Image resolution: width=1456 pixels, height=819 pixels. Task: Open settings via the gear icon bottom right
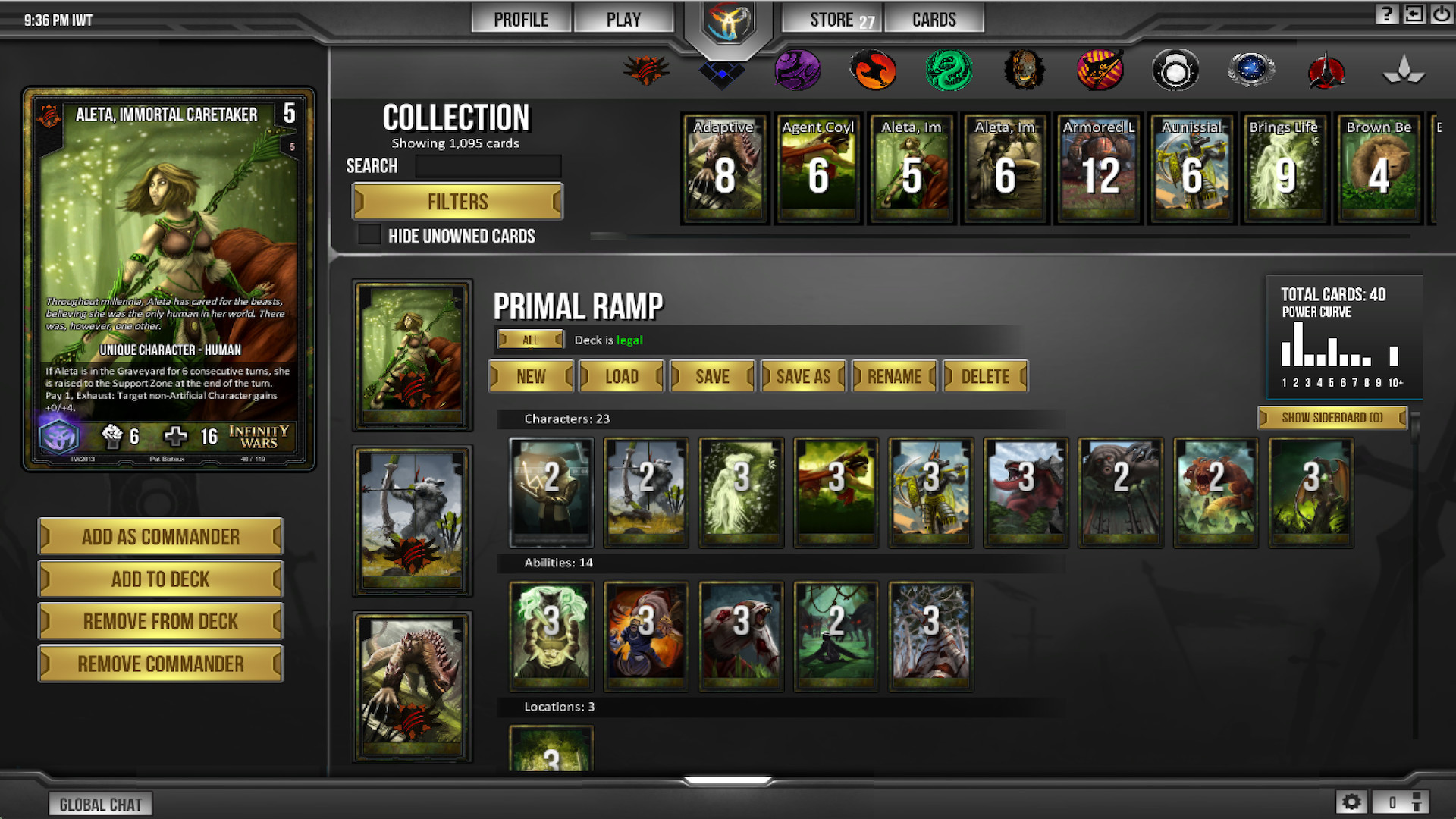click(1353, 801)
